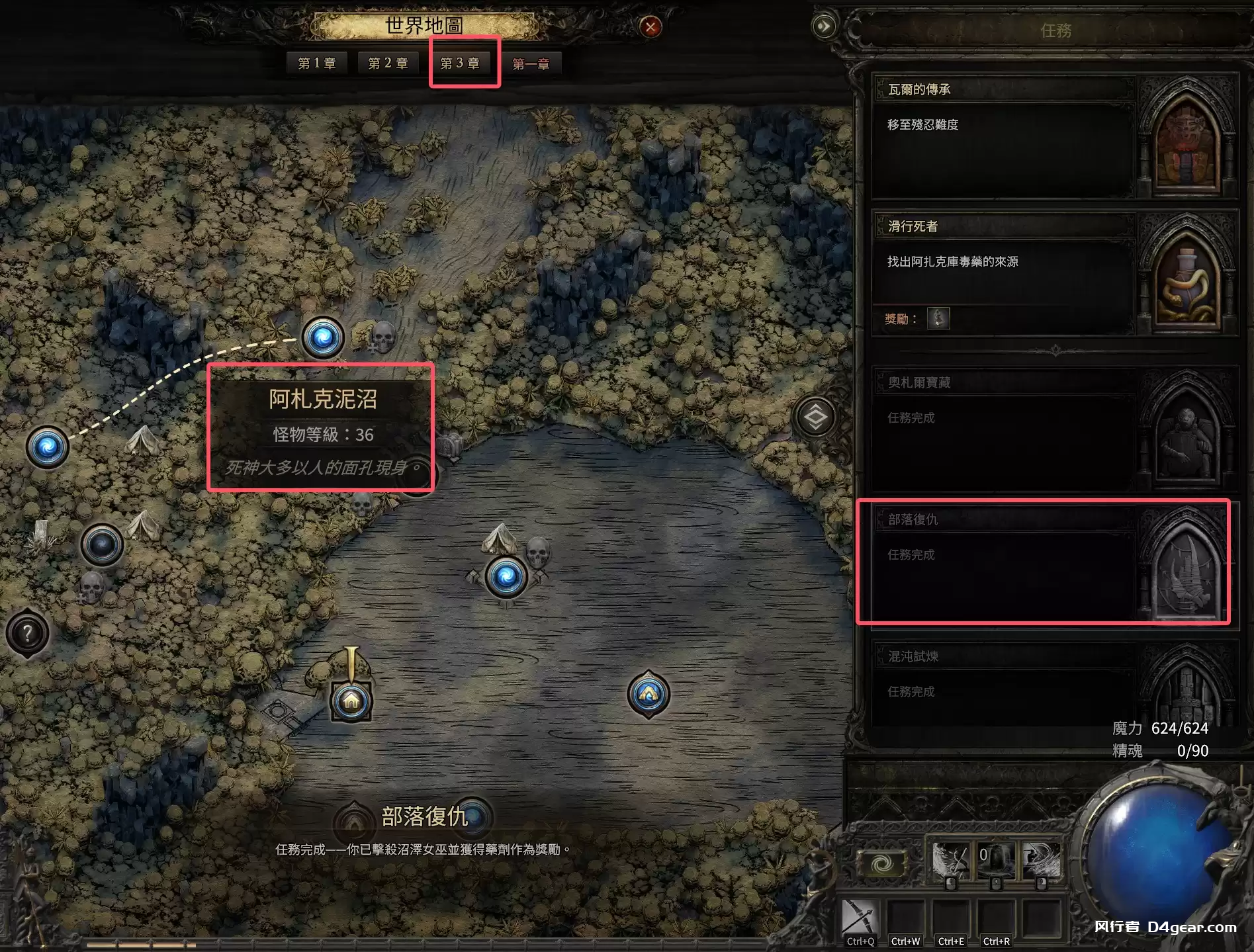The width and height of the screenshot is (1254, 952).
Task: Switch to the 第2章 chapter tab
Action: point(388,64)
